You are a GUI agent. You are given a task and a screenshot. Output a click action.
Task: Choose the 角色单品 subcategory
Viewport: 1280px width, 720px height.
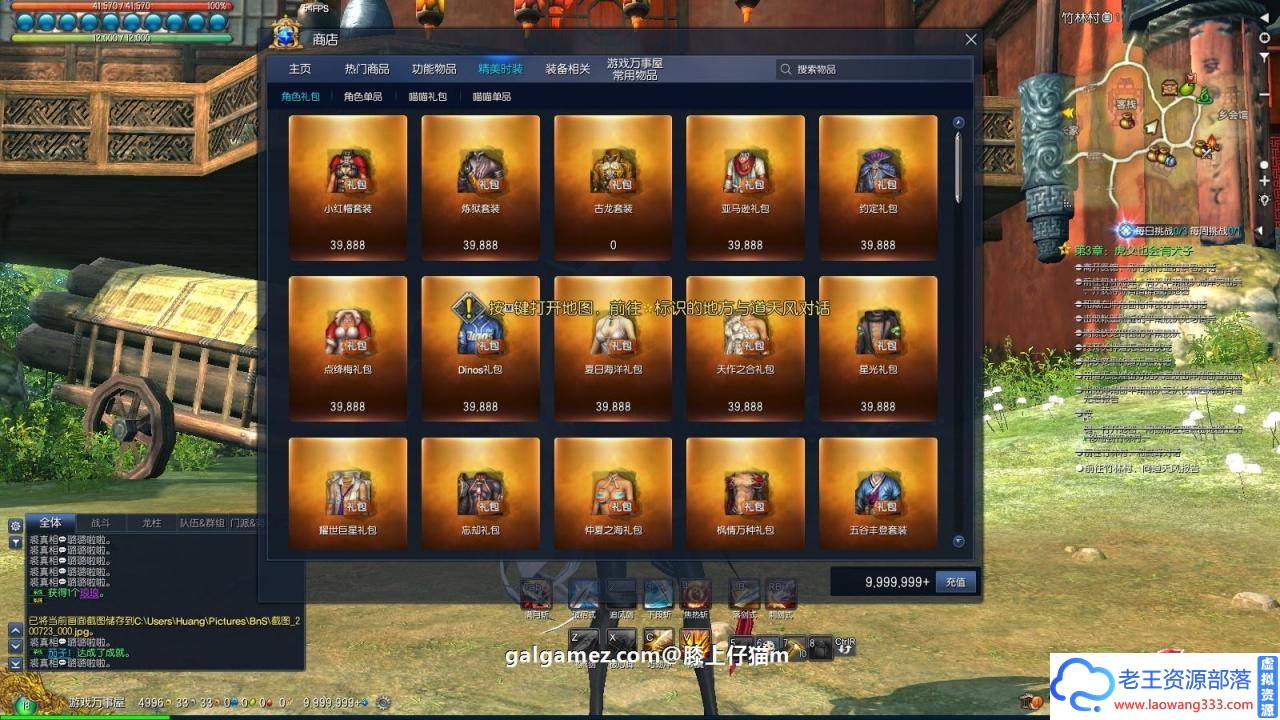coord(363,97)
